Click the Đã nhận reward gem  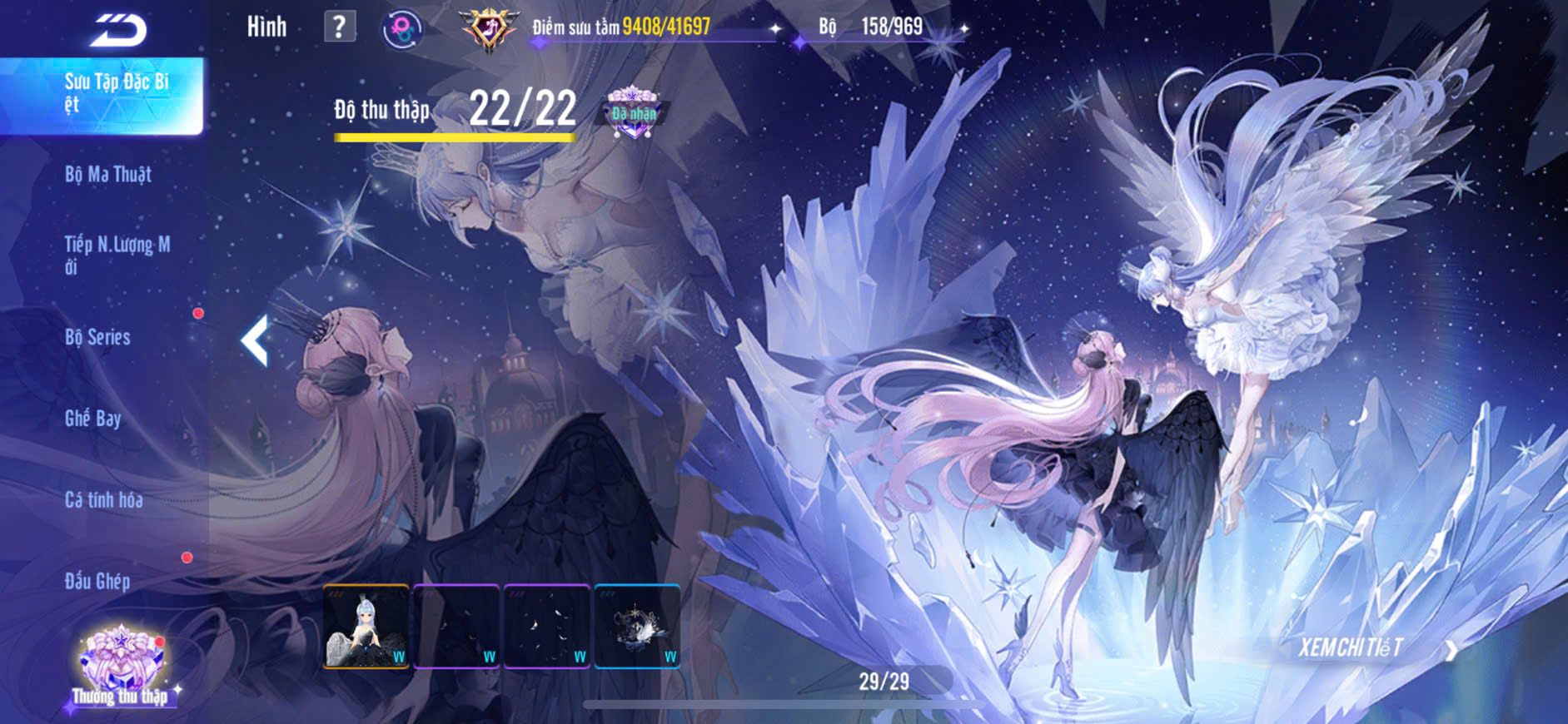(633, 112)
